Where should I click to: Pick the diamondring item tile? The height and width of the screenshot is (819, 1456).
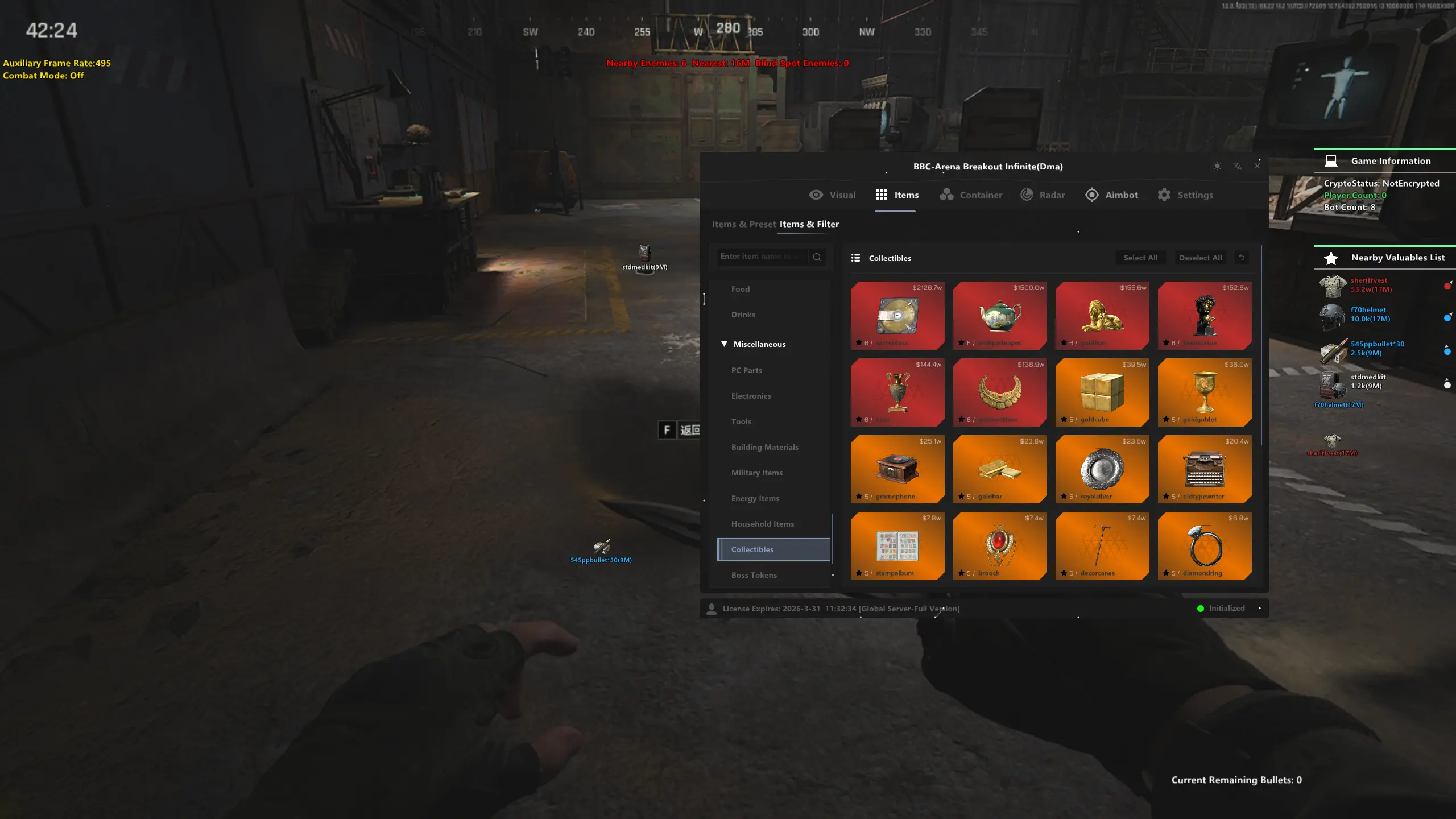tap(1204, 546)
